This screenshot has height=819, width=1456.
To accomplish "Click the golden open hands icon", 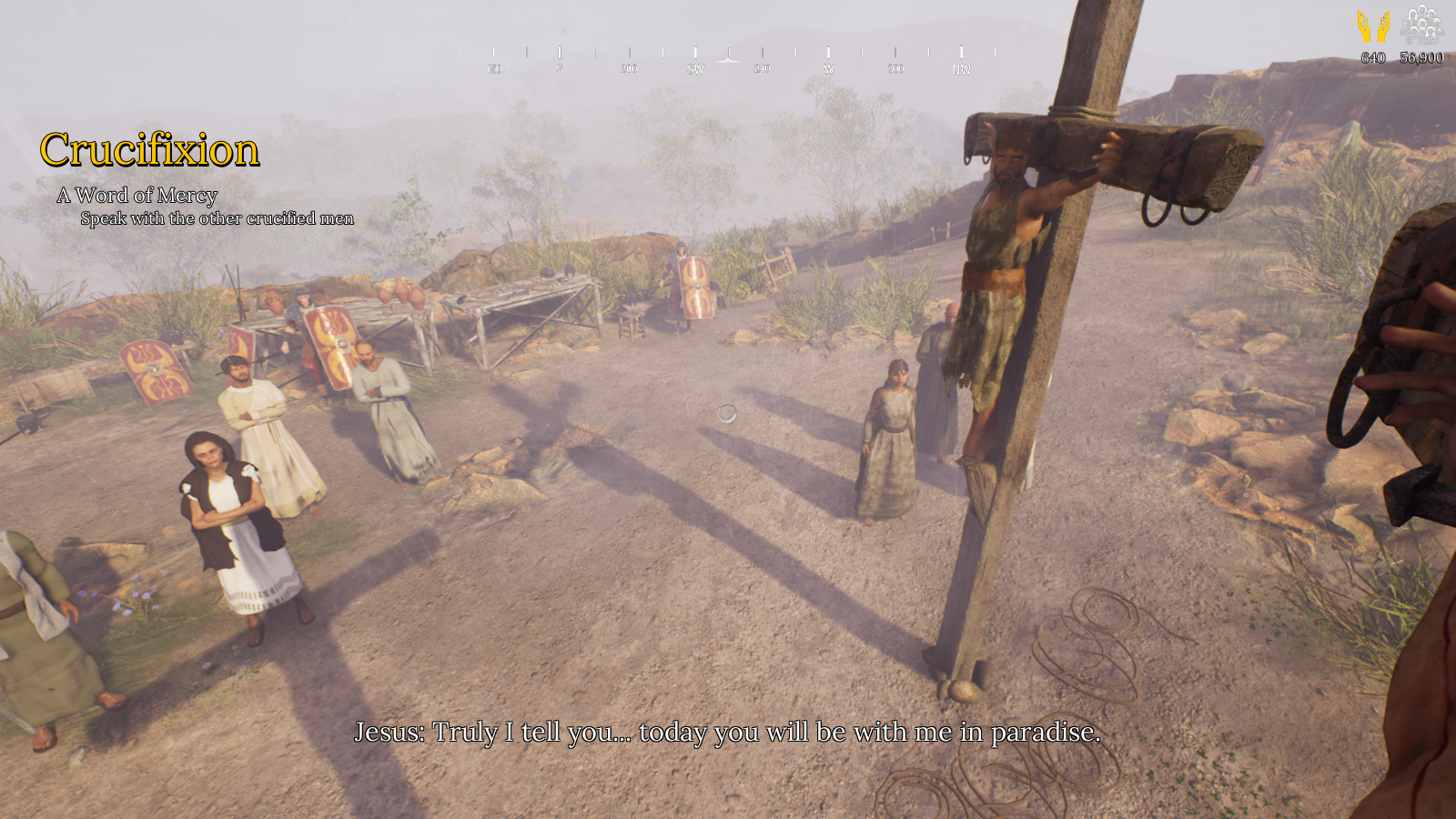I will (1373, 26).
